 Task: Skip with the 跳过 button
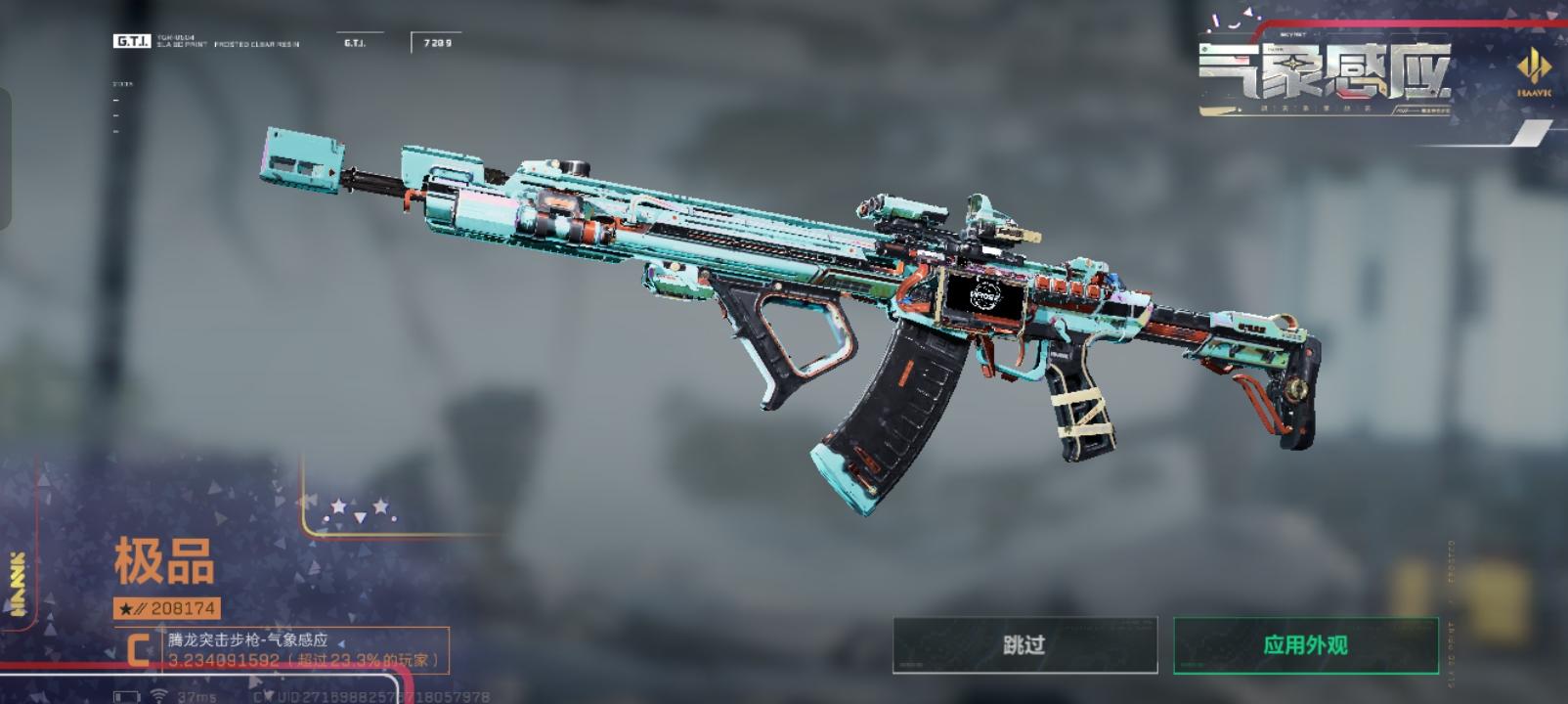click(1024, 645)
